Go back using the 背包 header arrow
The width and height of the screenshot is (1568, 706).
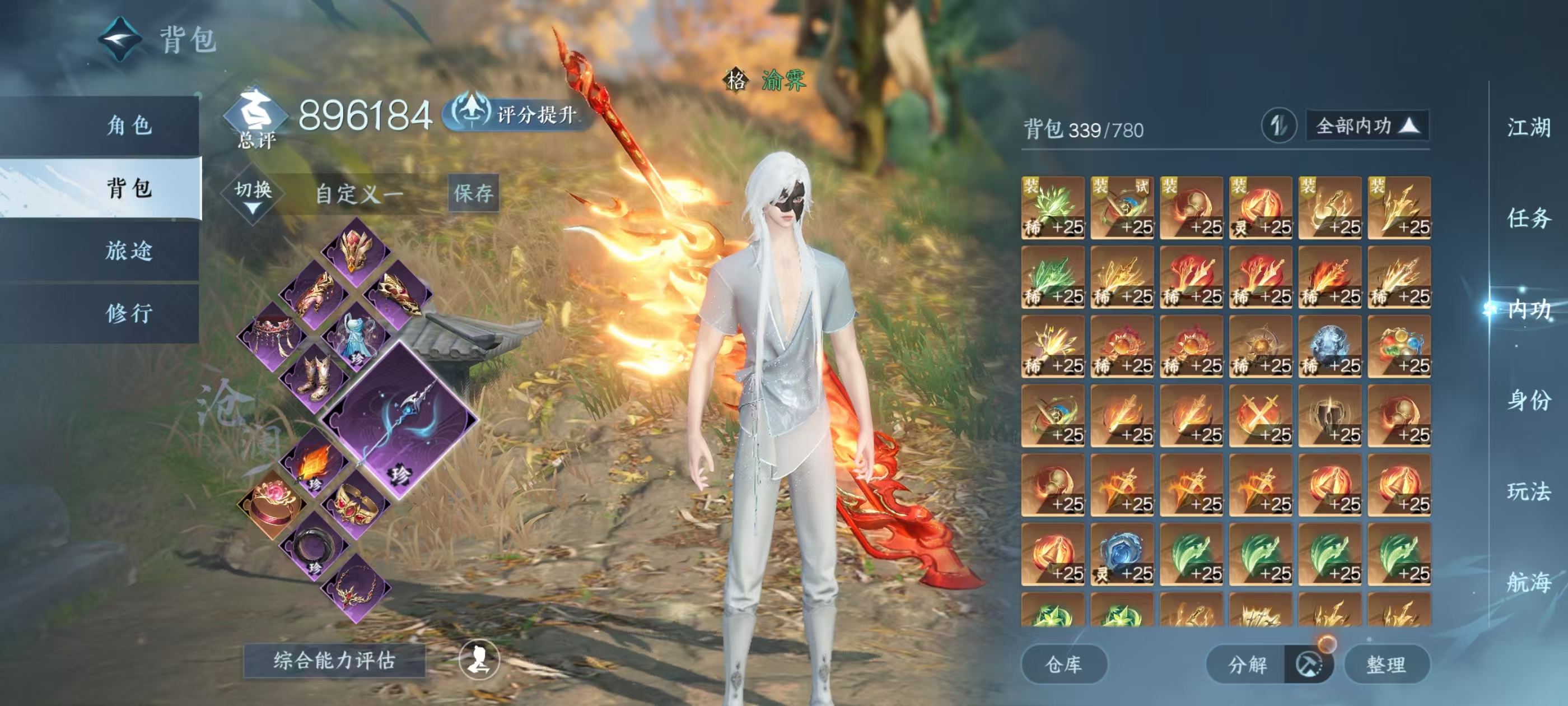tap(120, 40)
